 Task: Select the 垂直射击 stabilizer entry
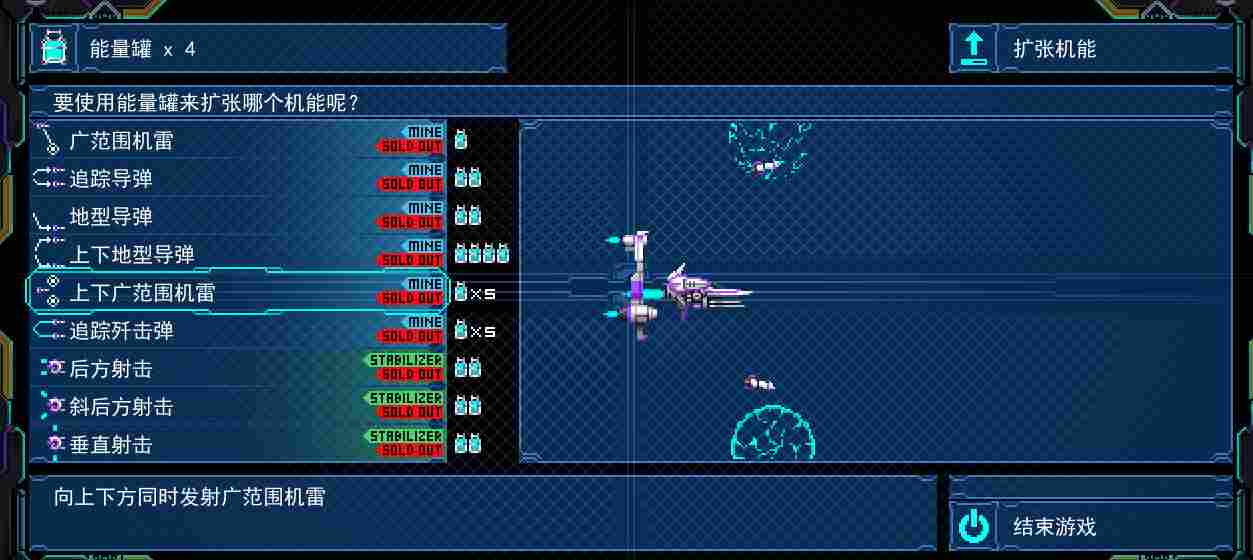pos(238,445)
